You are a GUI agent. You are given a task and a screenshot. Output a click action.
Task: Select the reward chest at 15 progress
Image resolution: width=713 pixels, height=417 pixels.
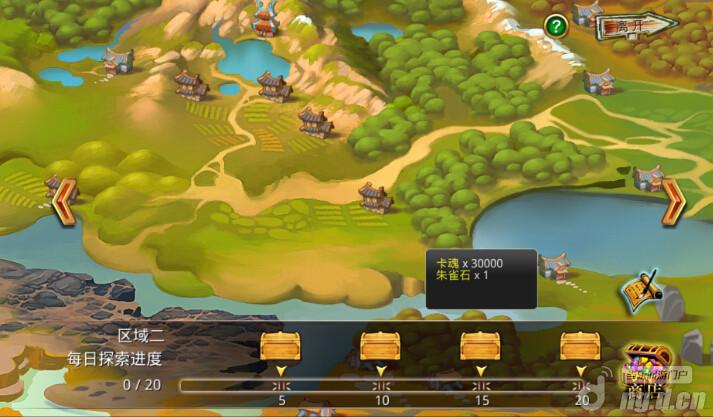click(x=480, y=346)
